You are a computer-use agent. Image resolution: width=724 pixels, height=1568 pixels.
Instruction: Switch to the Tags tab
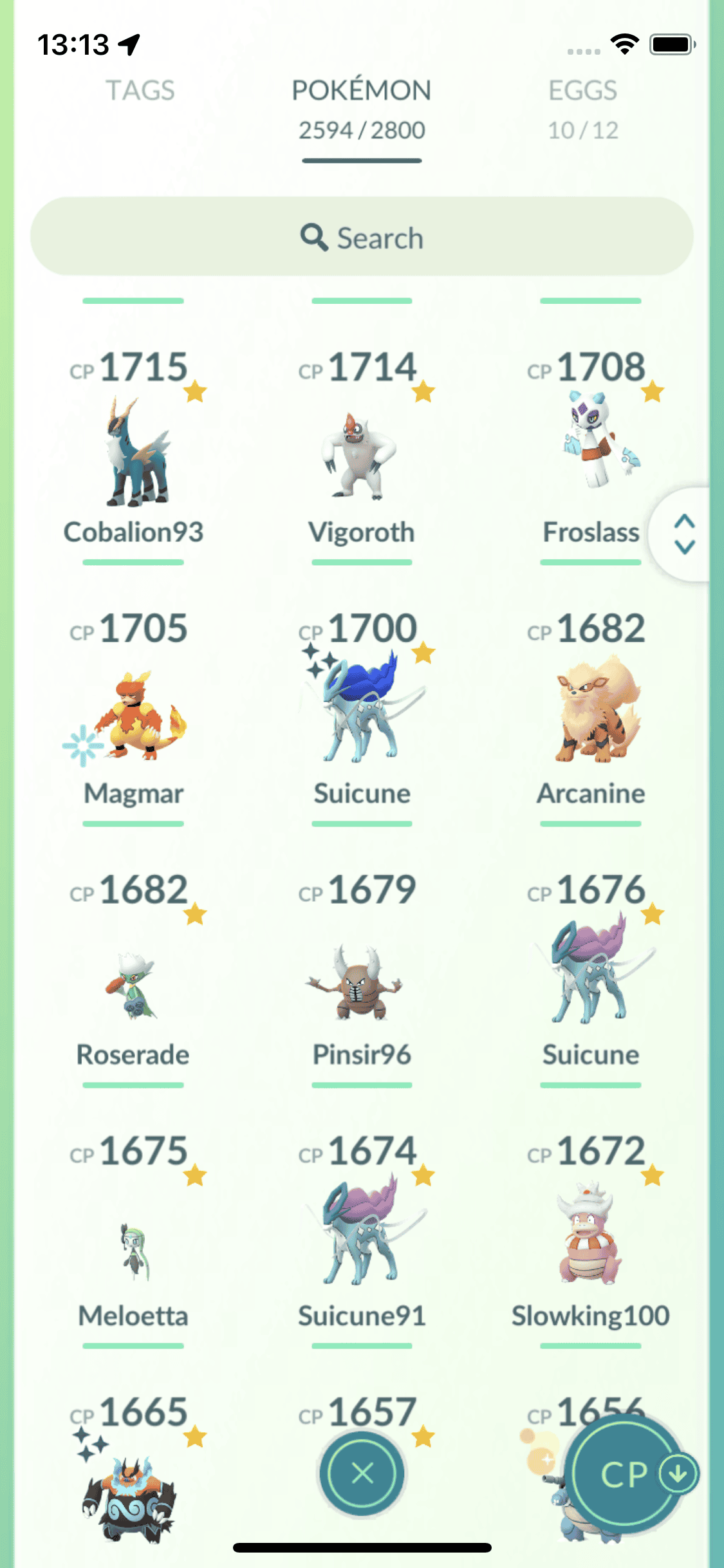140,91
